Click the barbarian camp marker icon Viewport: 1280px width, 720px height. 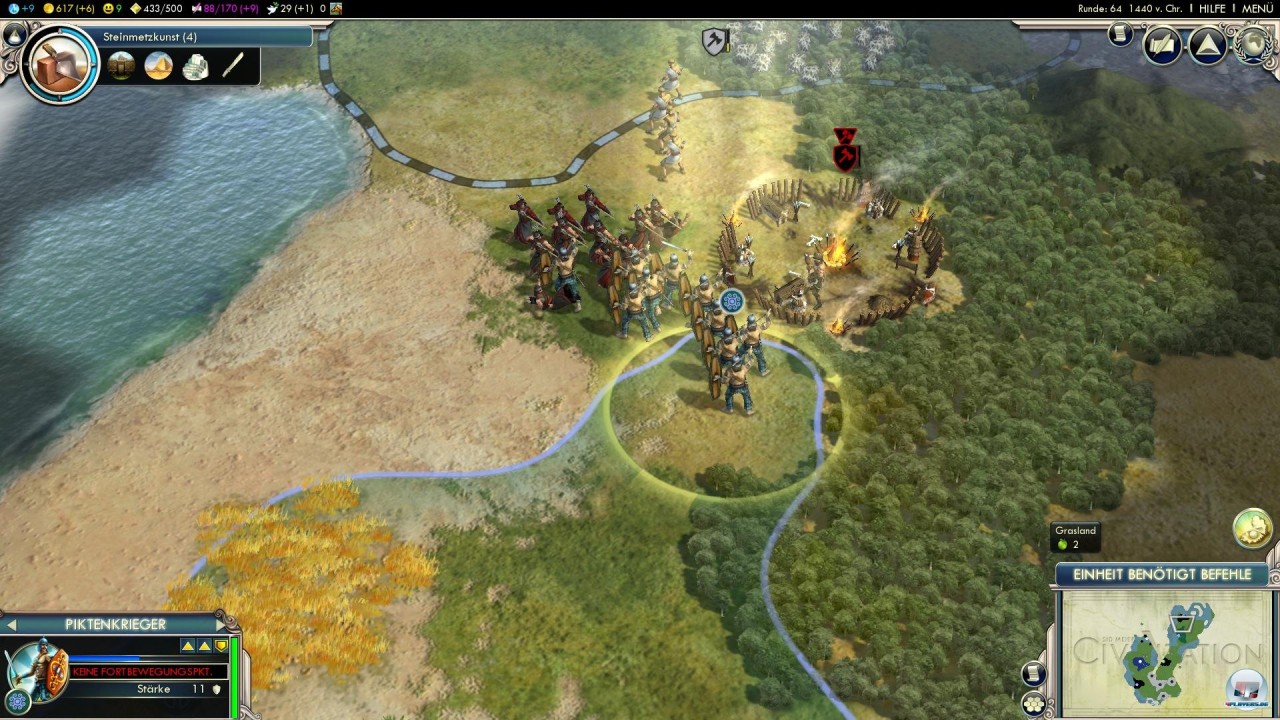[x=846, y=148]
